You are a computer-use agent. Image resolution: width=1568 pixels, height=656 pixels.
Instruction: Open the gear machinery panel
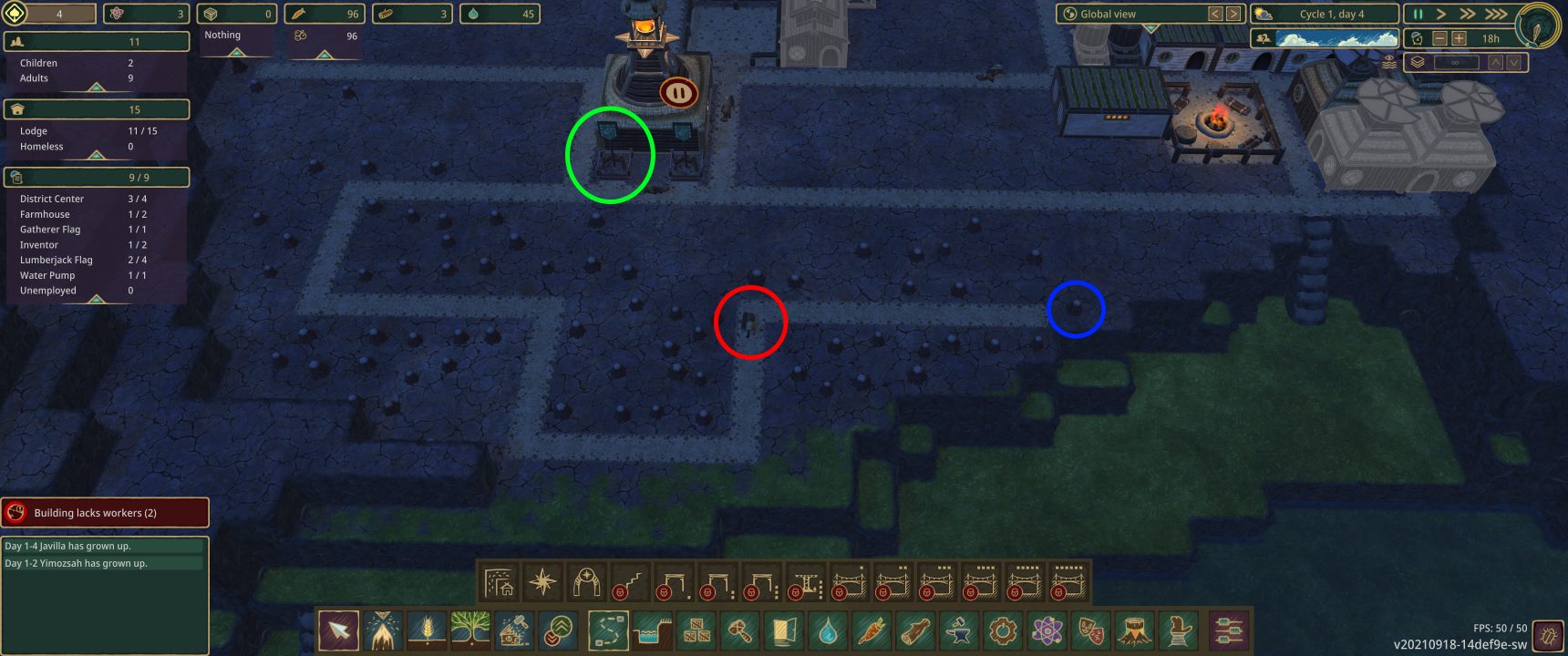tap(1004, 630)
